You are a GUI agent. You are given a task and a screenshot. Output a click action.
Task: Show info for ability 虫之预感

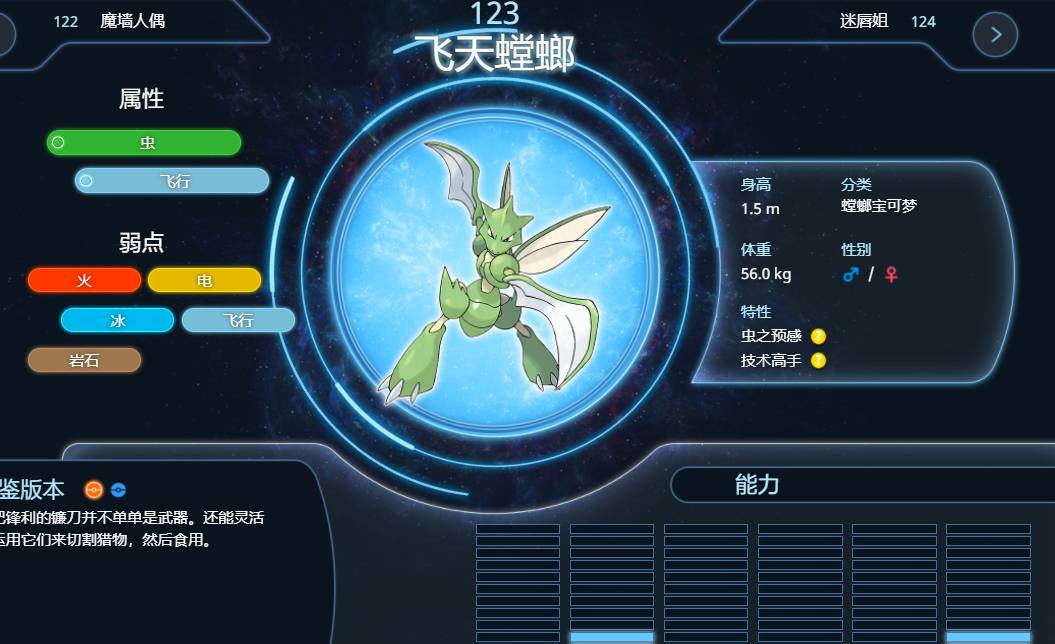pyautogui.click(x=818, y=336)
